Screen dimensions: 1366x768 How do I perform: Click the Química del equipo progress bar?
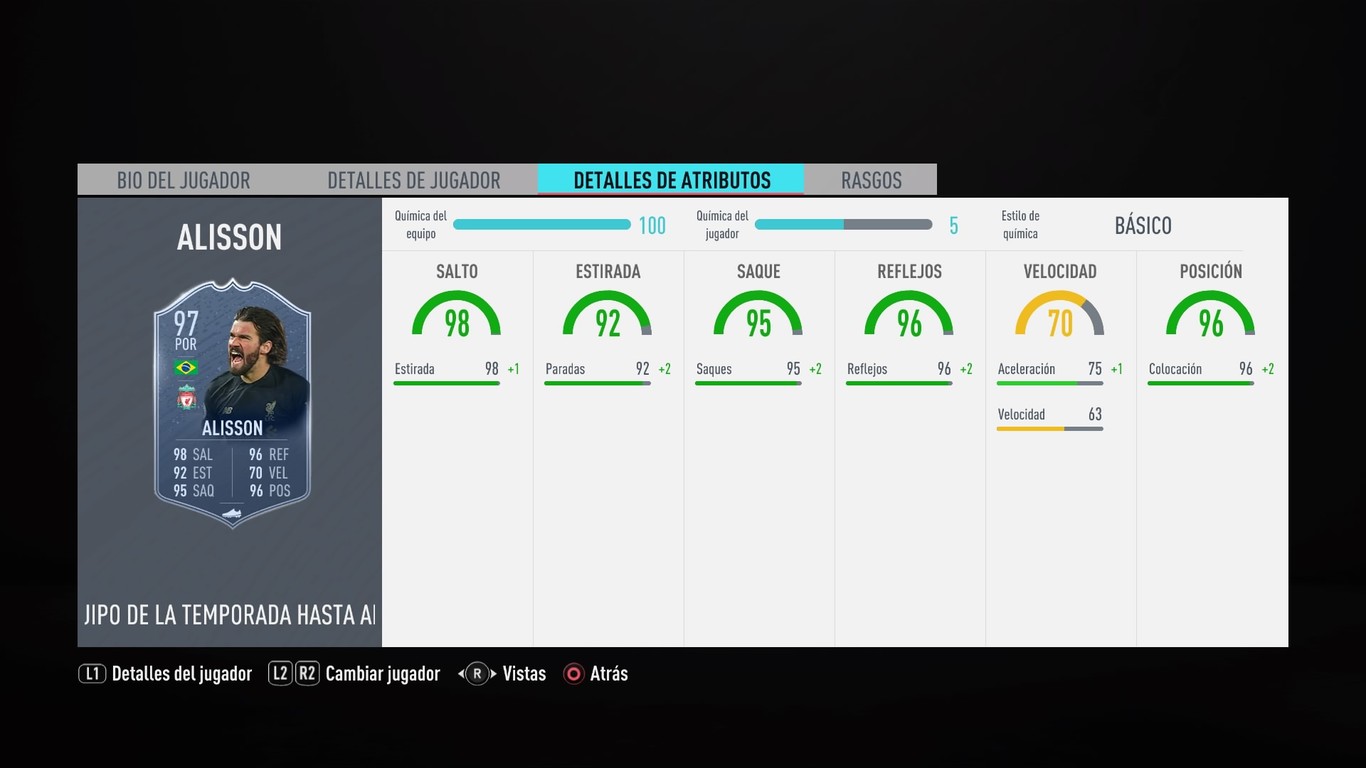pyautogui.click(x=541, y=224)
